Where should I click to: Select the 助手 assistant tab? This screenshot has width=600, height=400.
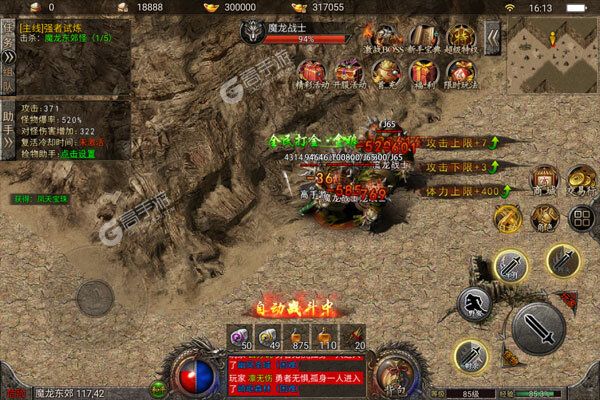click(x=7, y=127)
